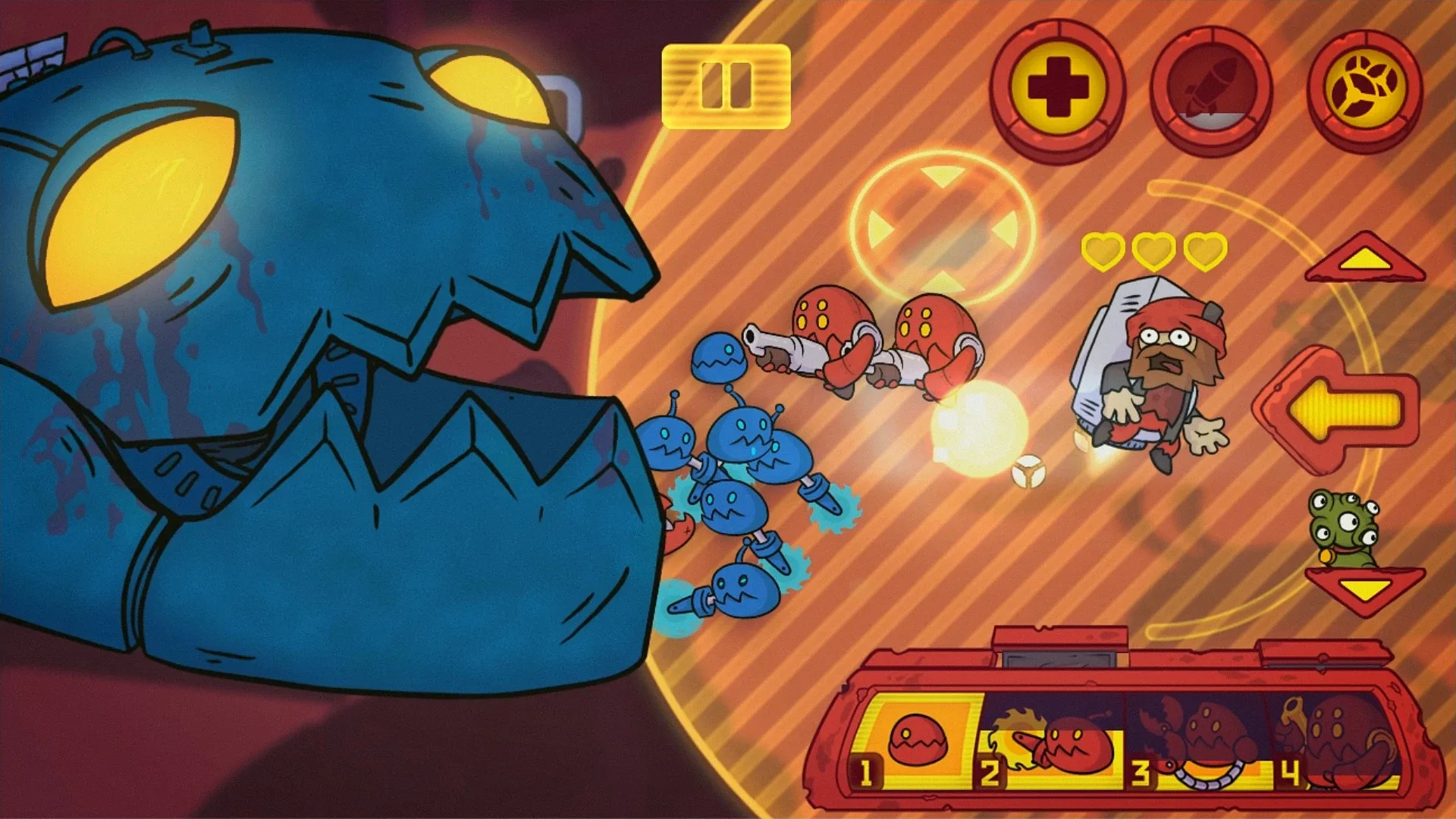Use the grenade power-up icon
Screen dimensions: 1456x819
tap(1371, 85)
